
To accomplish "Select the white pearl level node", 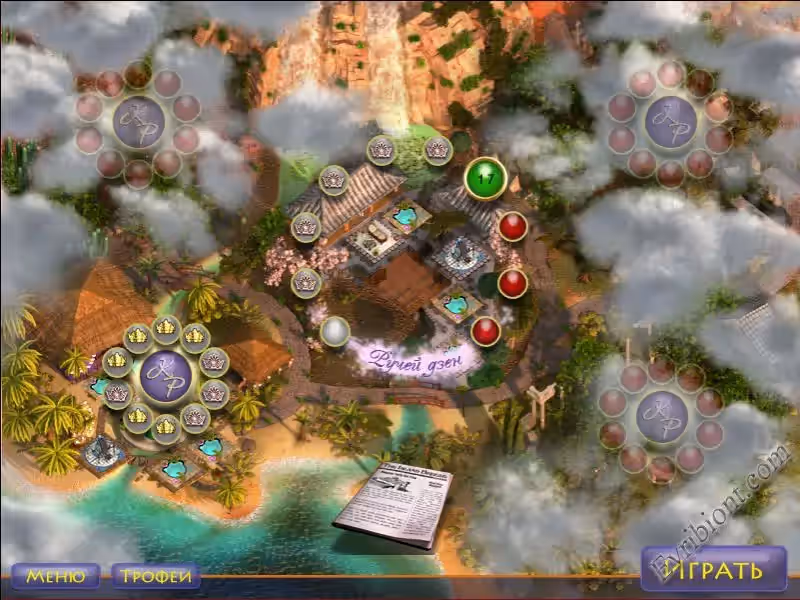I will (334, 331).
